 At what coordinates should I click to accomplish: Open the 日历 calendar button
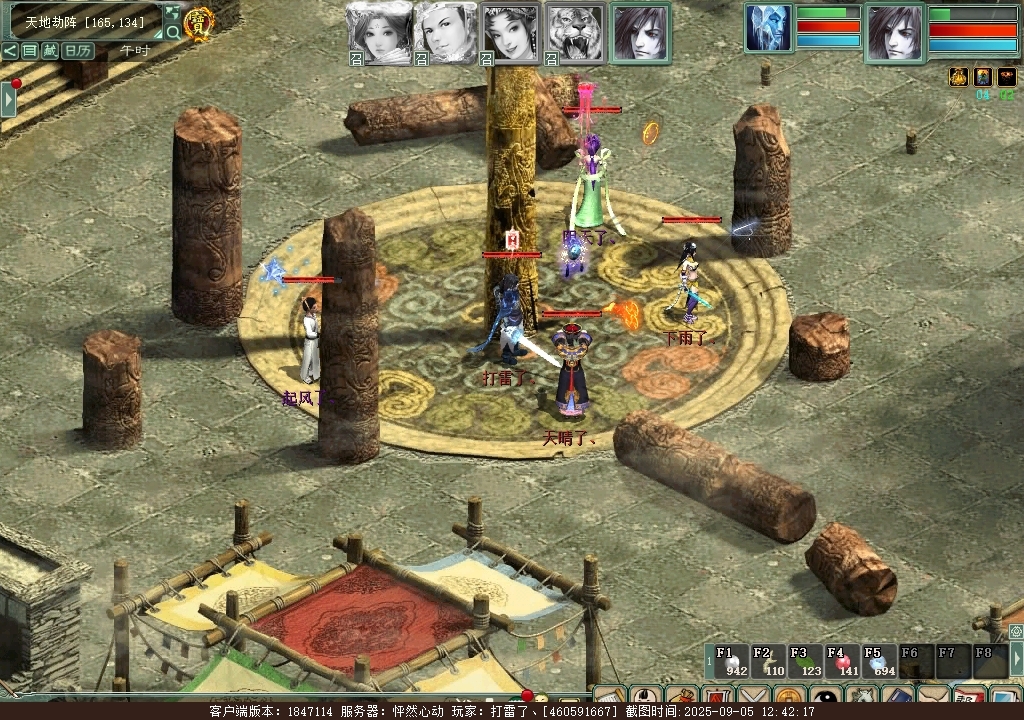pos(78,50)
